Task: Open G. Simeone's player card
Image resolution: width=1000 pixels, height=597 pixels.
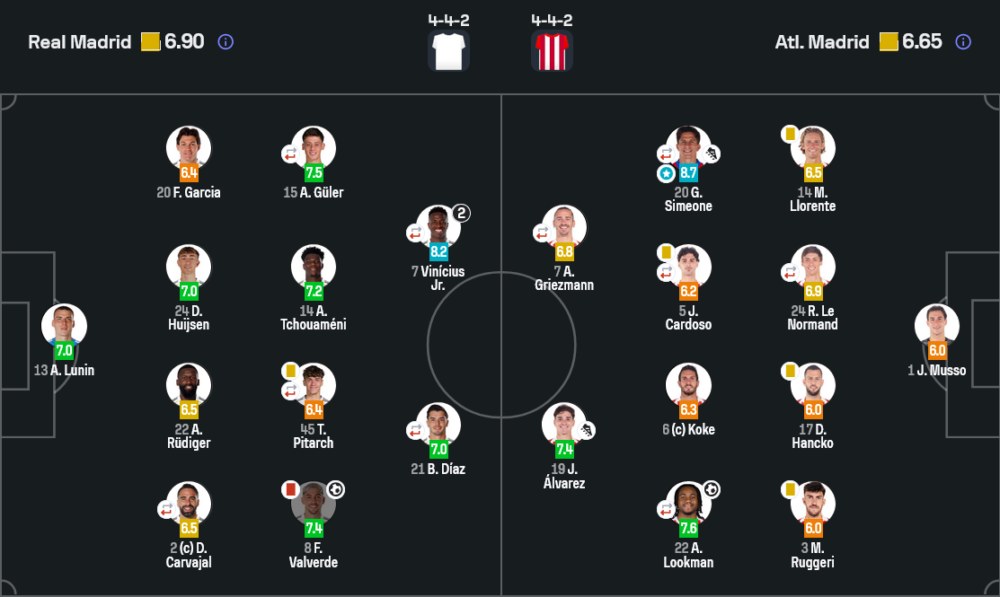Action: pyautogui.click(x=689, y=149)
